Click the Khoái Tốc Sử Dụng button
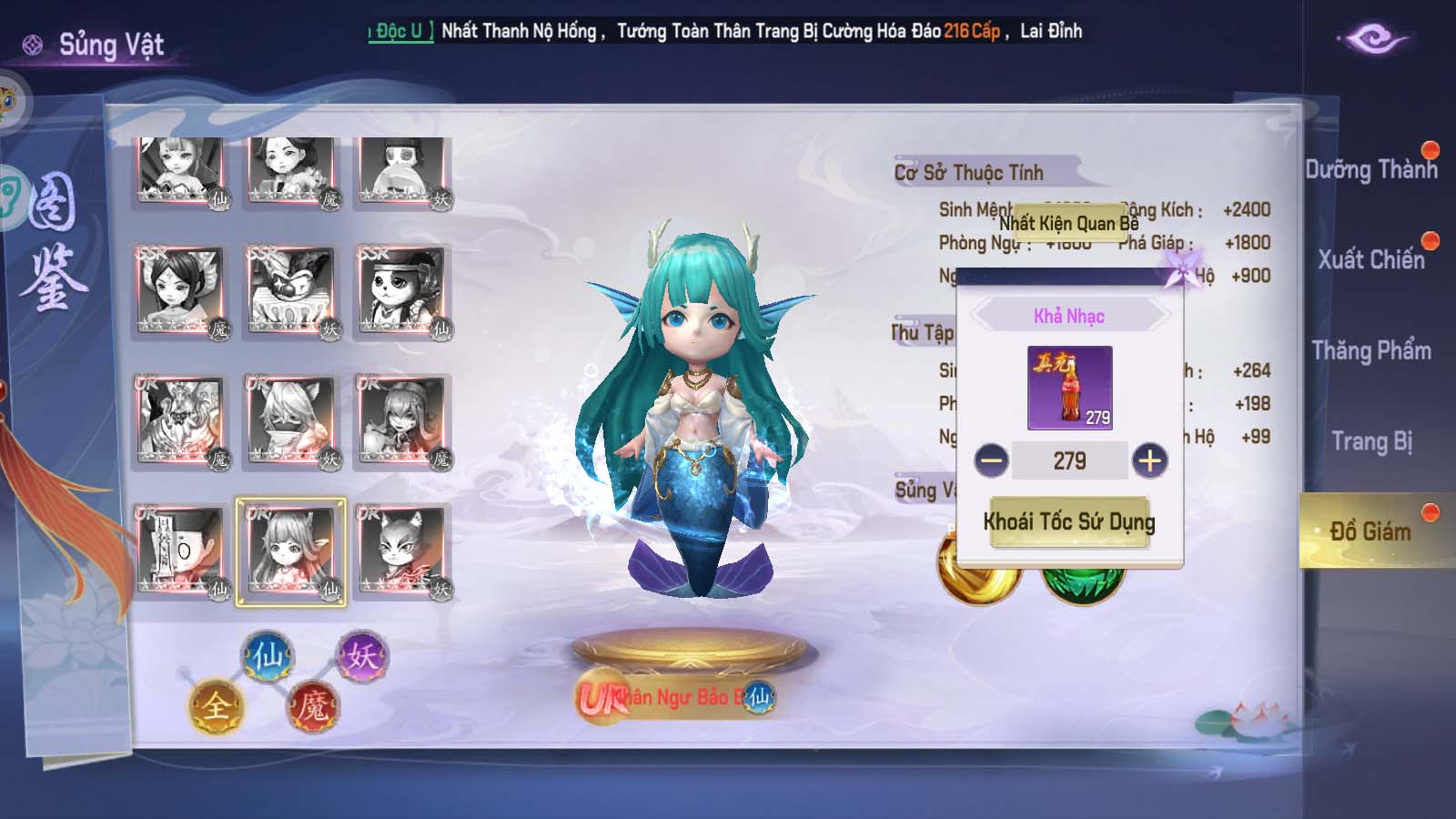The height and width of the screenshot is (819, 1456). point(1069,522)
